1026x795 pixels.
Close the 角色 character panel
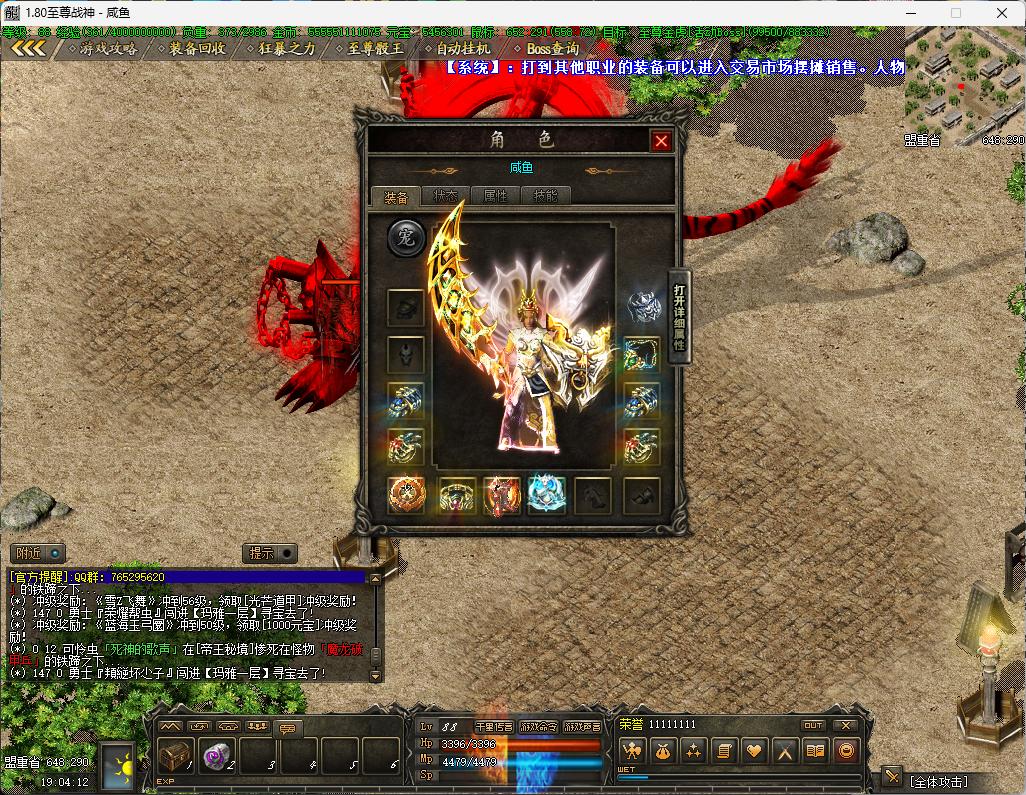(661, 141)
